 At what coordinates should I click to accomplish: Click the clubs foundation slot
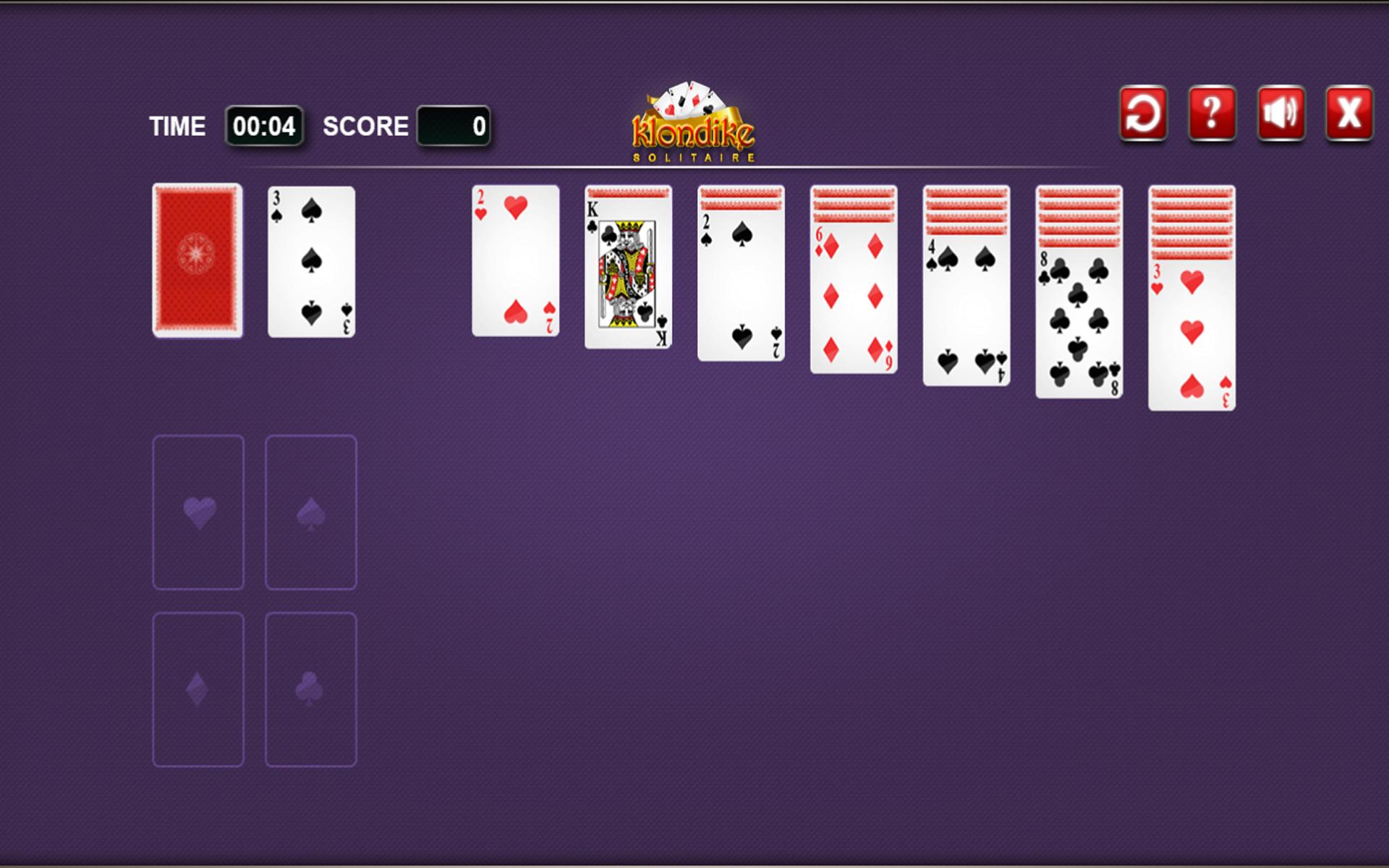pos(311,689)
